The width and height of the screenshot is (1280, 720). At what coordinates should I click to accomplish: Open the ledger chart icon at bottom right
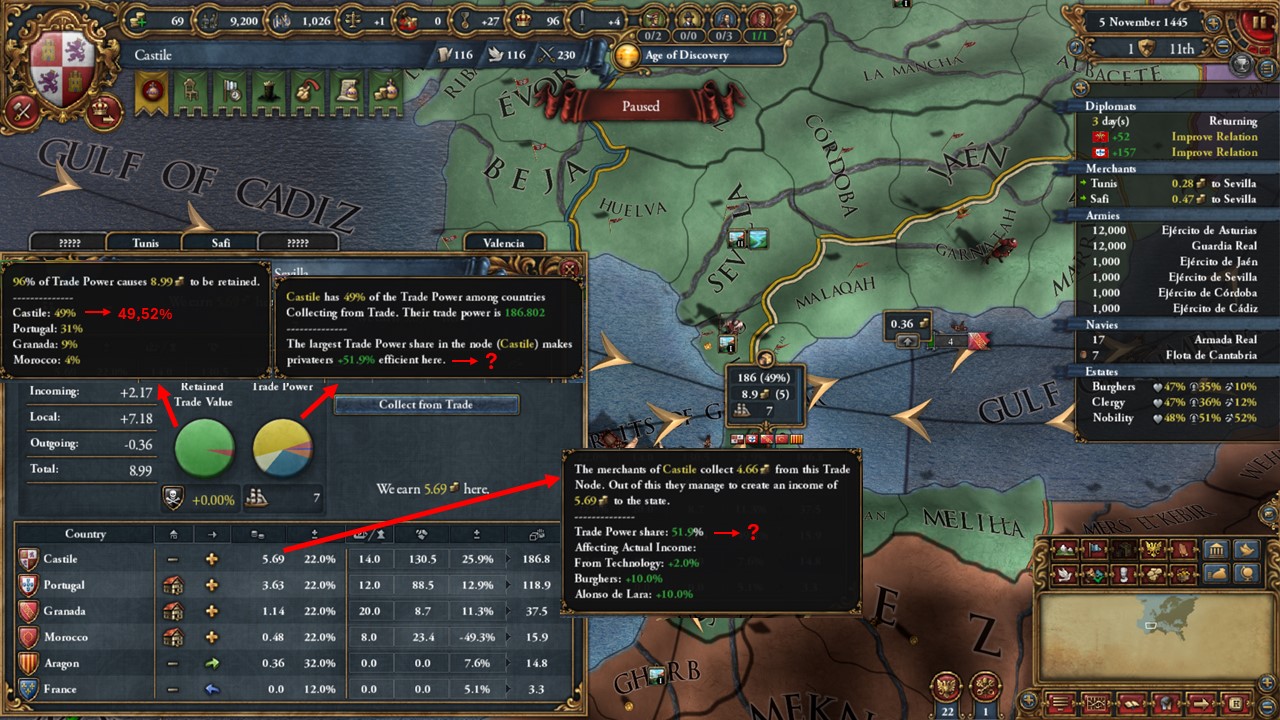click(1095, 703)
